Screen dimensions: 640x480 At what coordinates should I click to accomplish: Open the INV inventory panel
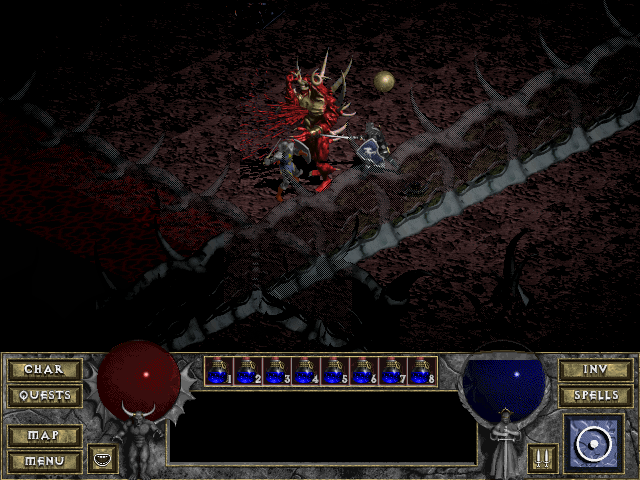pyautogui.click(x=595, y=370)
